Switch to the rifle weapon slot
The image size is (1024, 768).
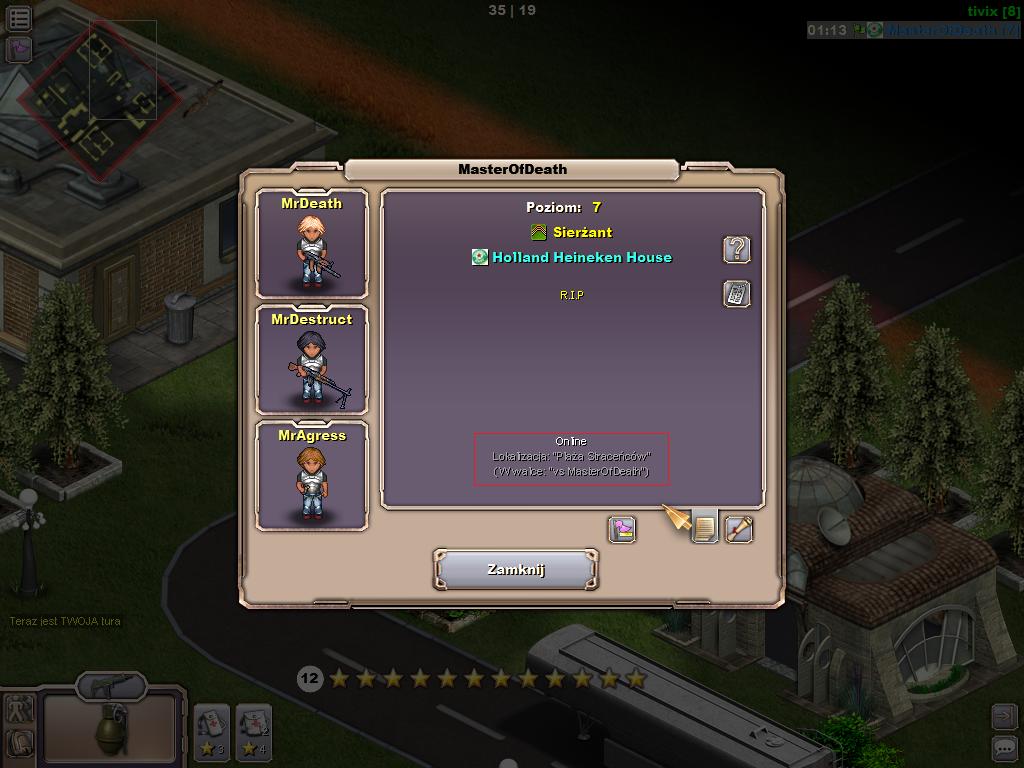point(110,687)
